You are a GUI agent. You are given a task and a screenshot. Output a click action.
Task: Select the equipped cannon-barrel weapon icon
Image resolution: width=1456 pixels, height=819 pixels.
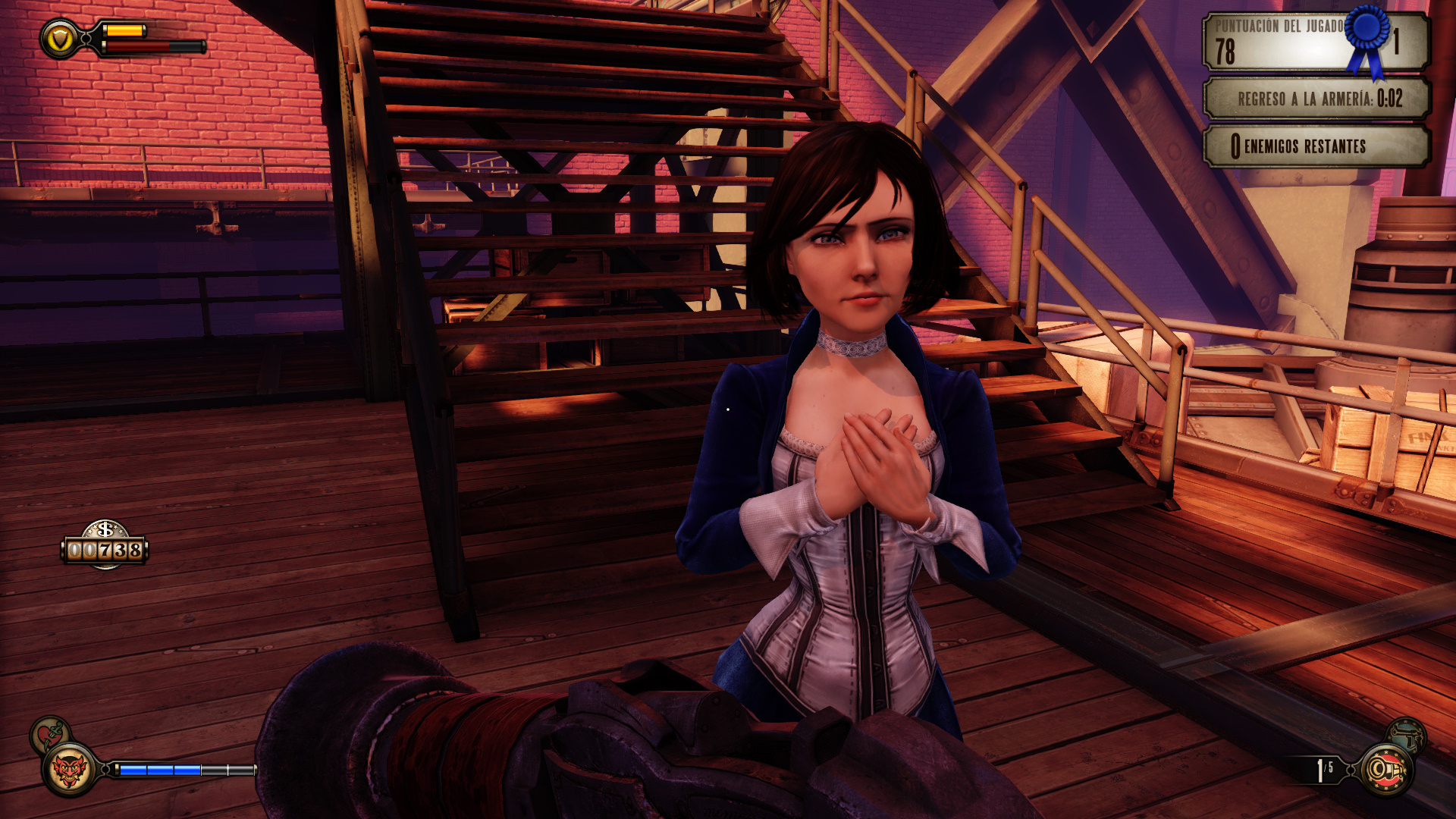click(x=1387, y=770)
